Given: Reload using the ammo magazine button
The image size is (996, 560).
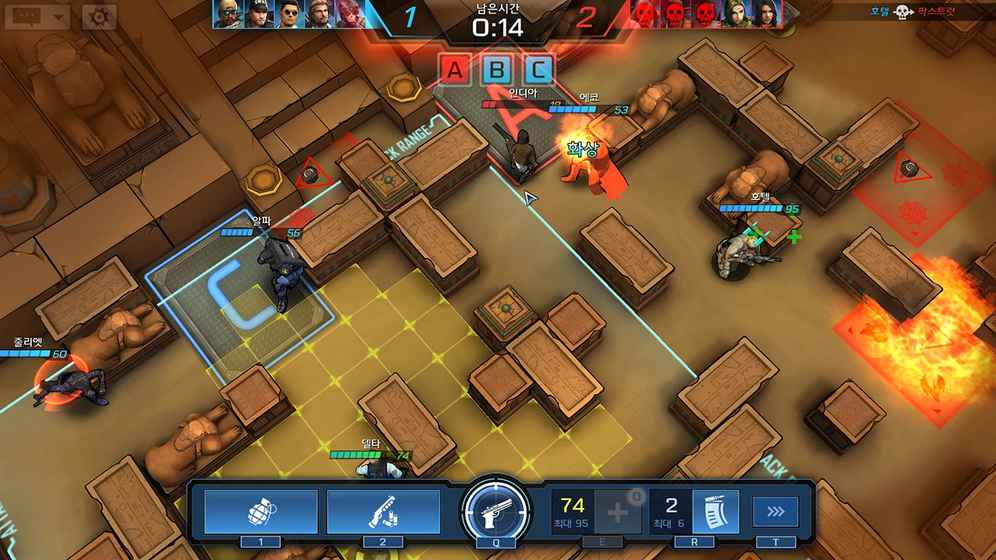Looking at the screenshot, I should (x=715, y=511).
